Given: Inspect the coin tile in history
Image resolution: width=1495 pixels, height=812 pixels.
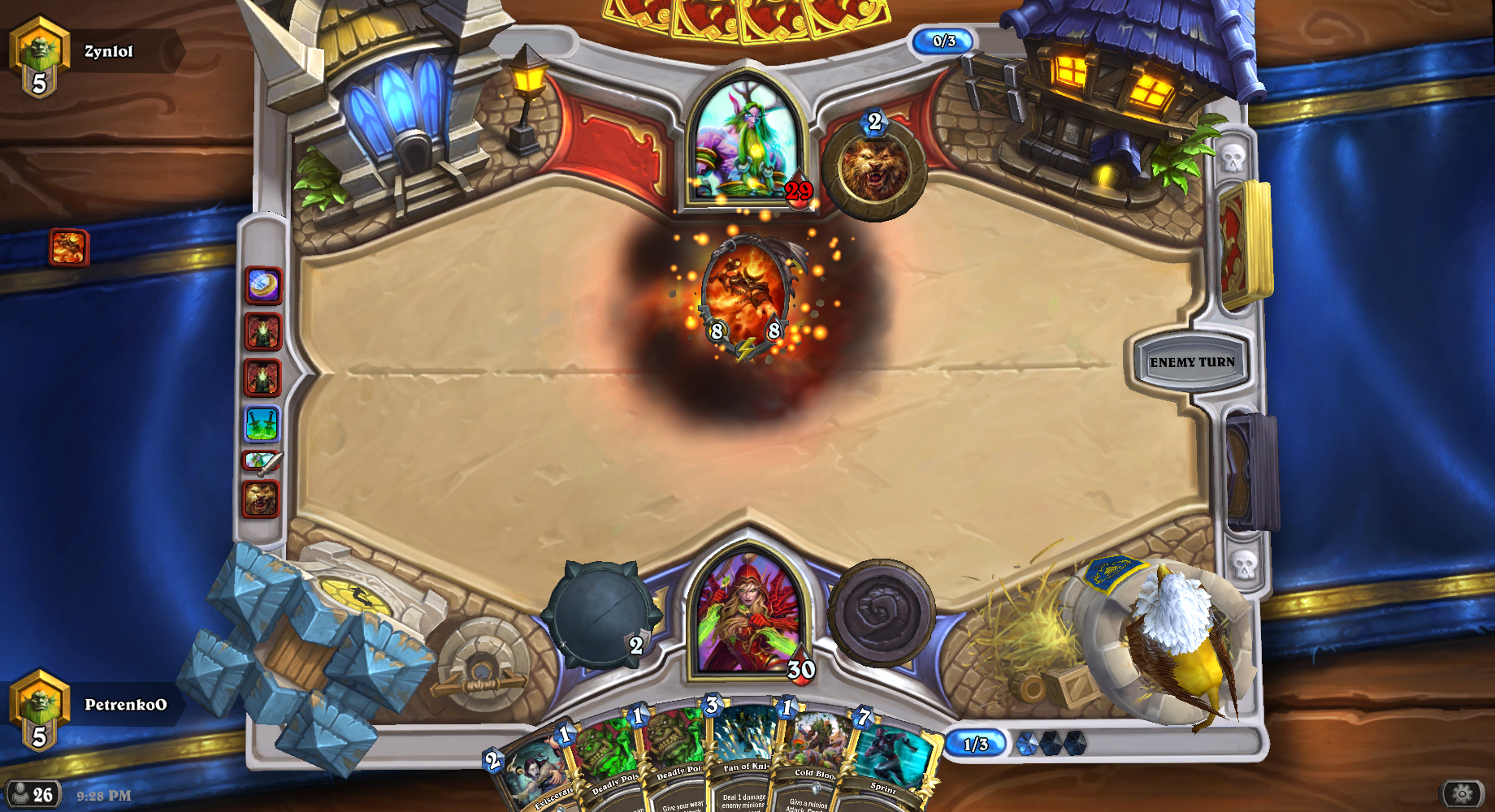Looking at the screenshot, I should (x=263, y=286).
